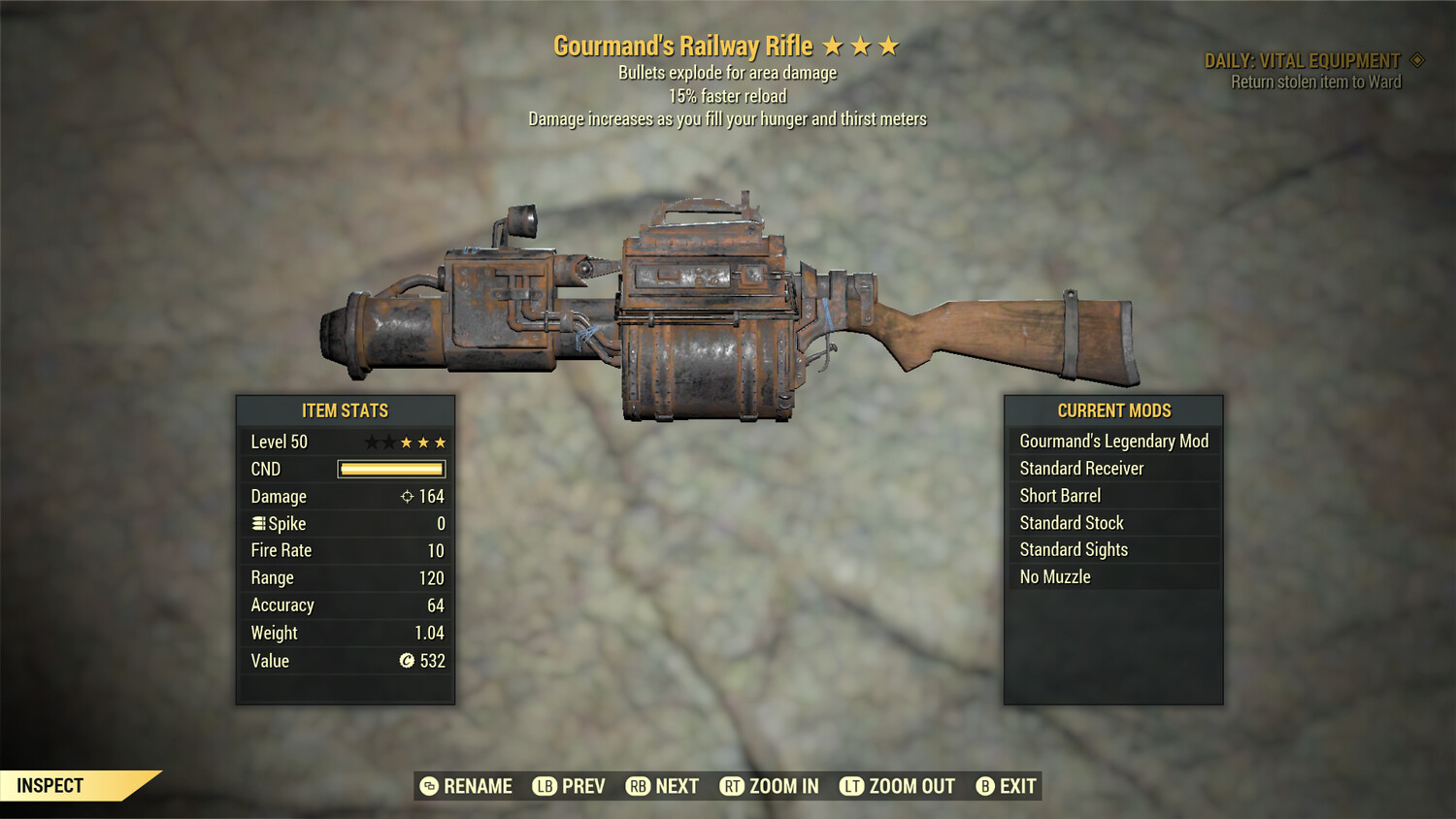Screen dimensions: 1456x819
Task: Select Gourmand's Legendary Mod entry
Action: coord(1113,441)
